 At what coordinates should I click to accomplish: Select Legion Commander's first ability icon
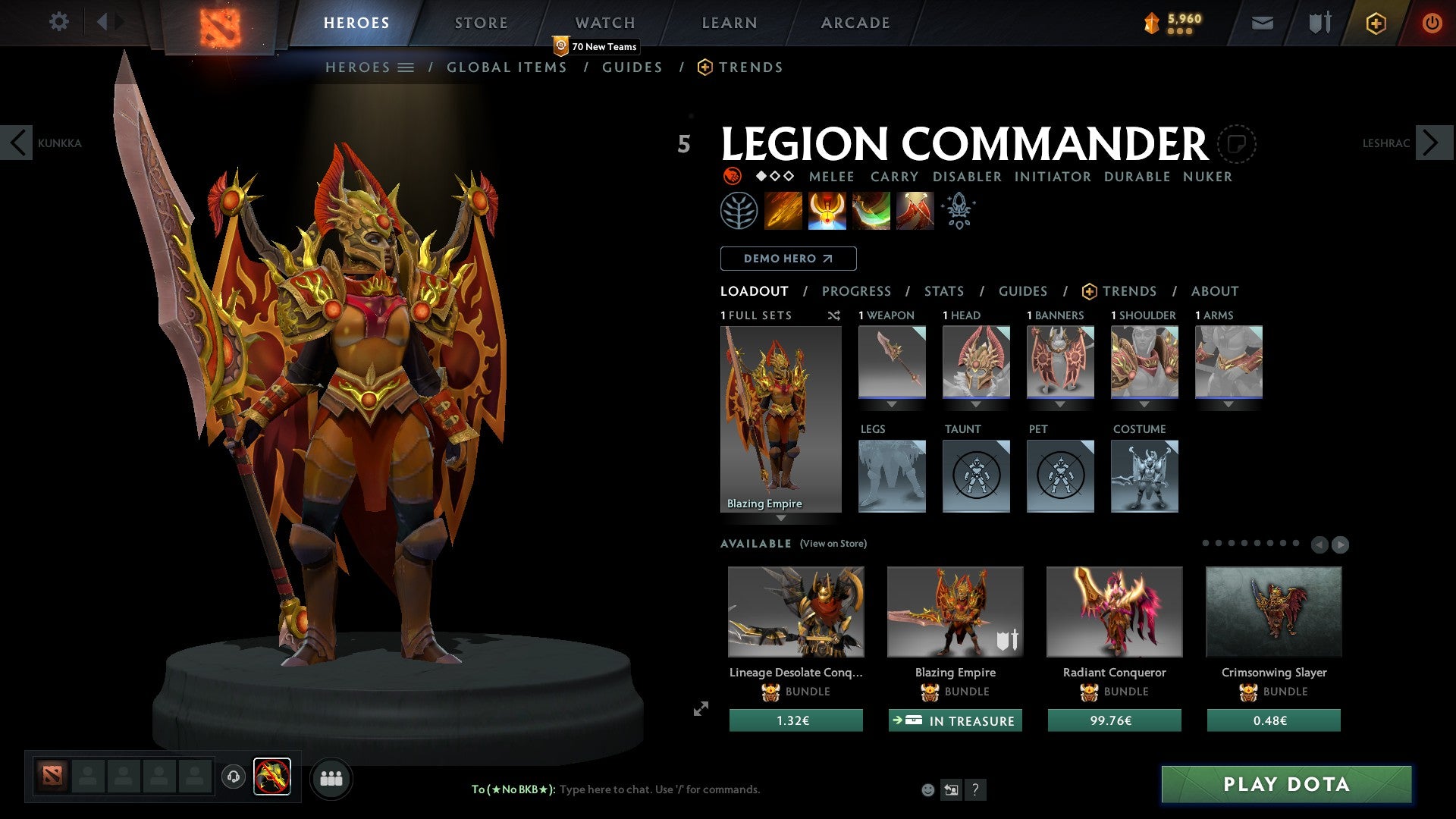point(784,210)
